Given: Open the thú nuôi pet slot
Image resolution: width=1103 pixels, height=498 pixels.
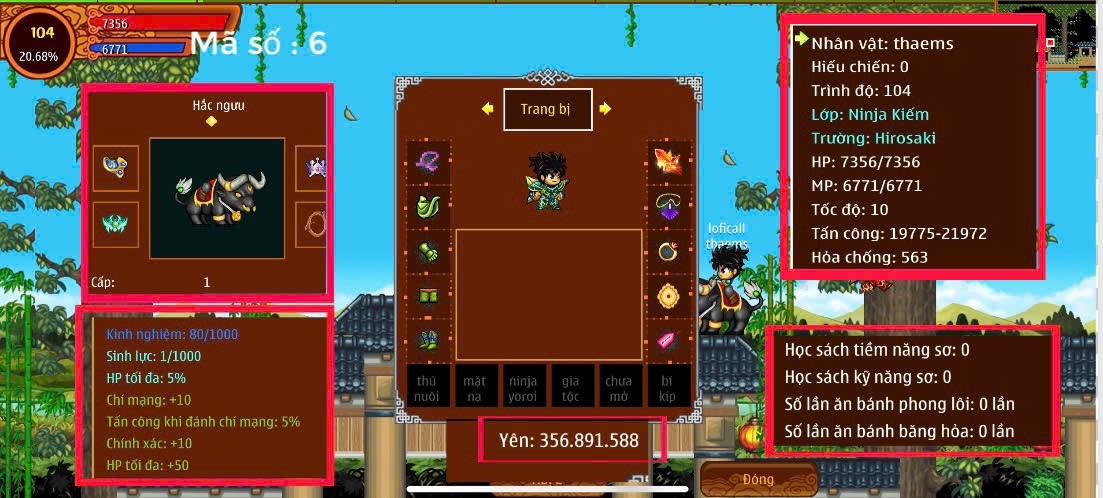Looking at the screenshot, I should tap(427, 385).
